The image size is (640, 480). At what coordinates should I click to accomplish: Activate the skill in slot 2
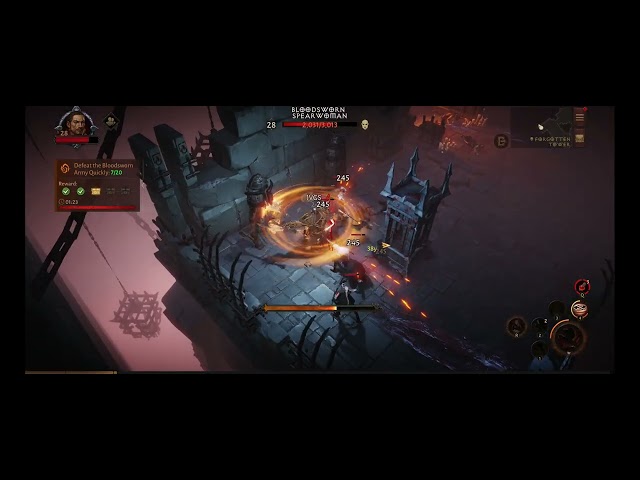[x=541, y=325]
